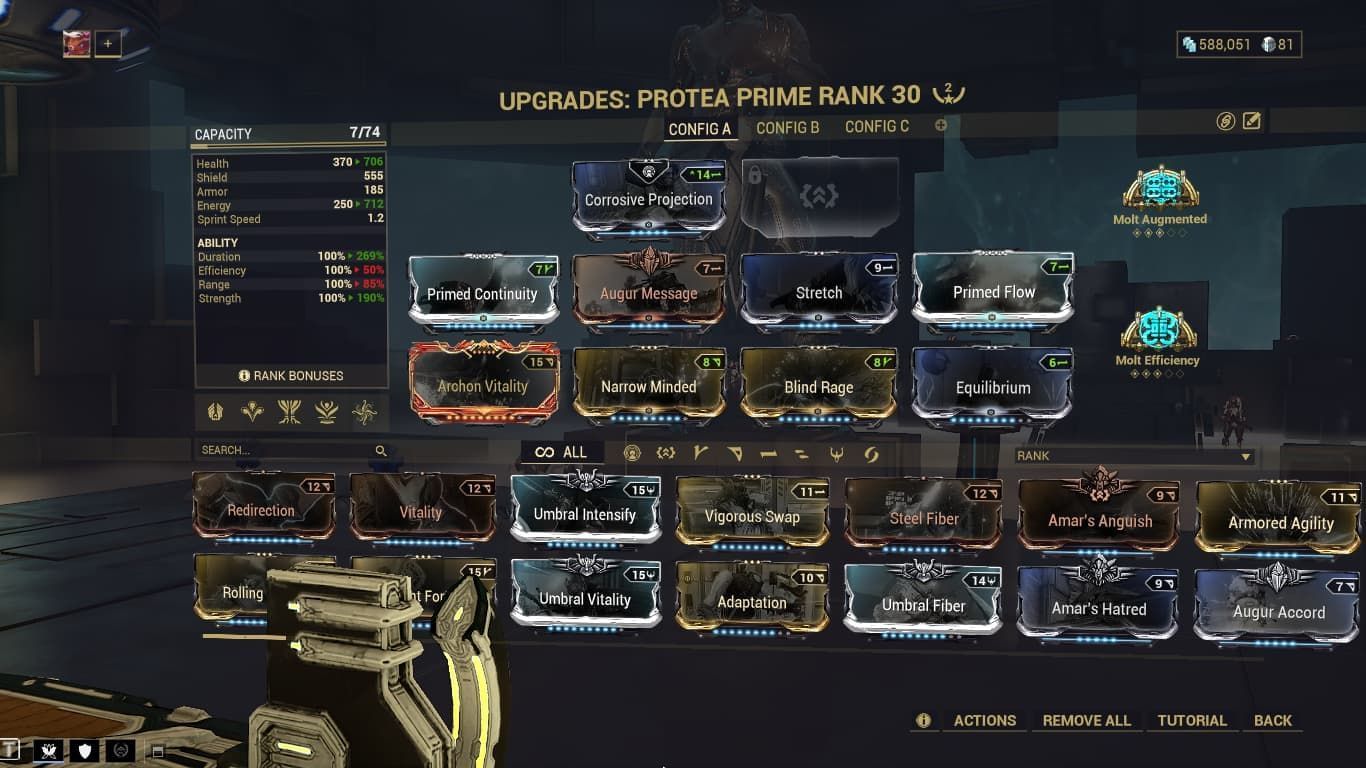The image size is (1366, 768).
Task: Open the Molt Augmented arcane
Action: [1160, 190]
